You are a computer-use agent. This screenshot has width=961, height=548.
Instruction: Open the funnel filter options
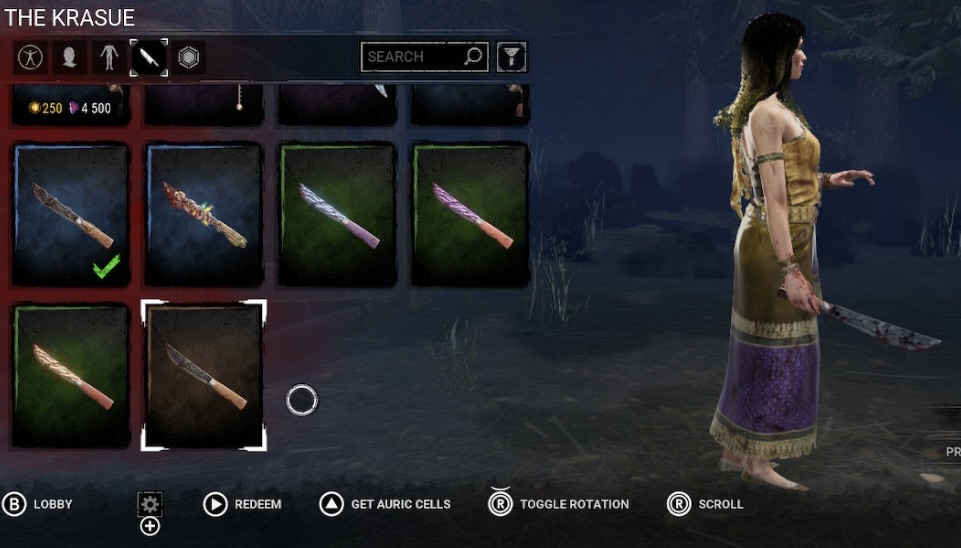click(x=511, y=57)
